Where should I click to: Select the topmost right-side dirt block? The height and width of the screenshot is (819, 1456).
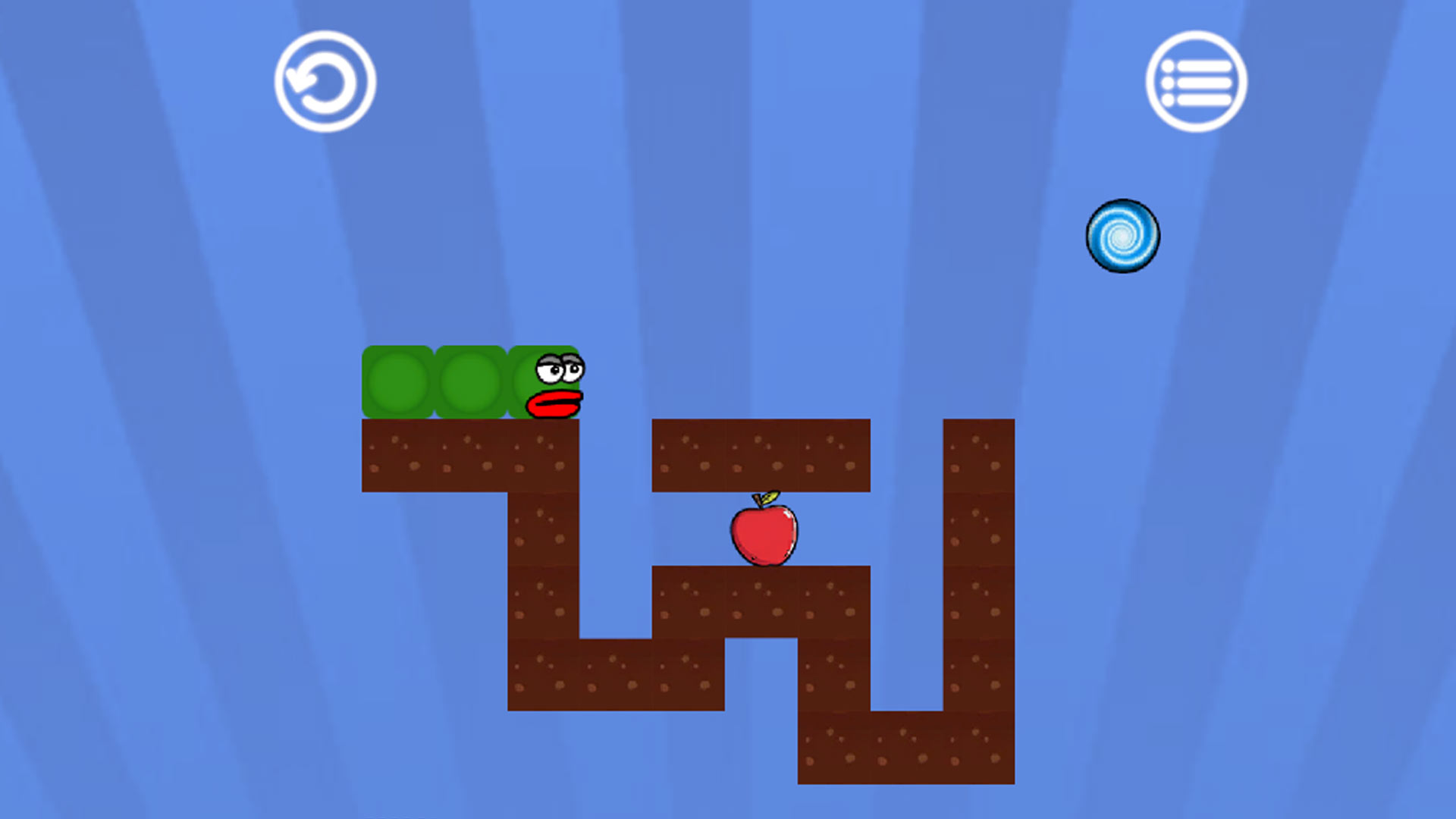click(x=978, y=453)
